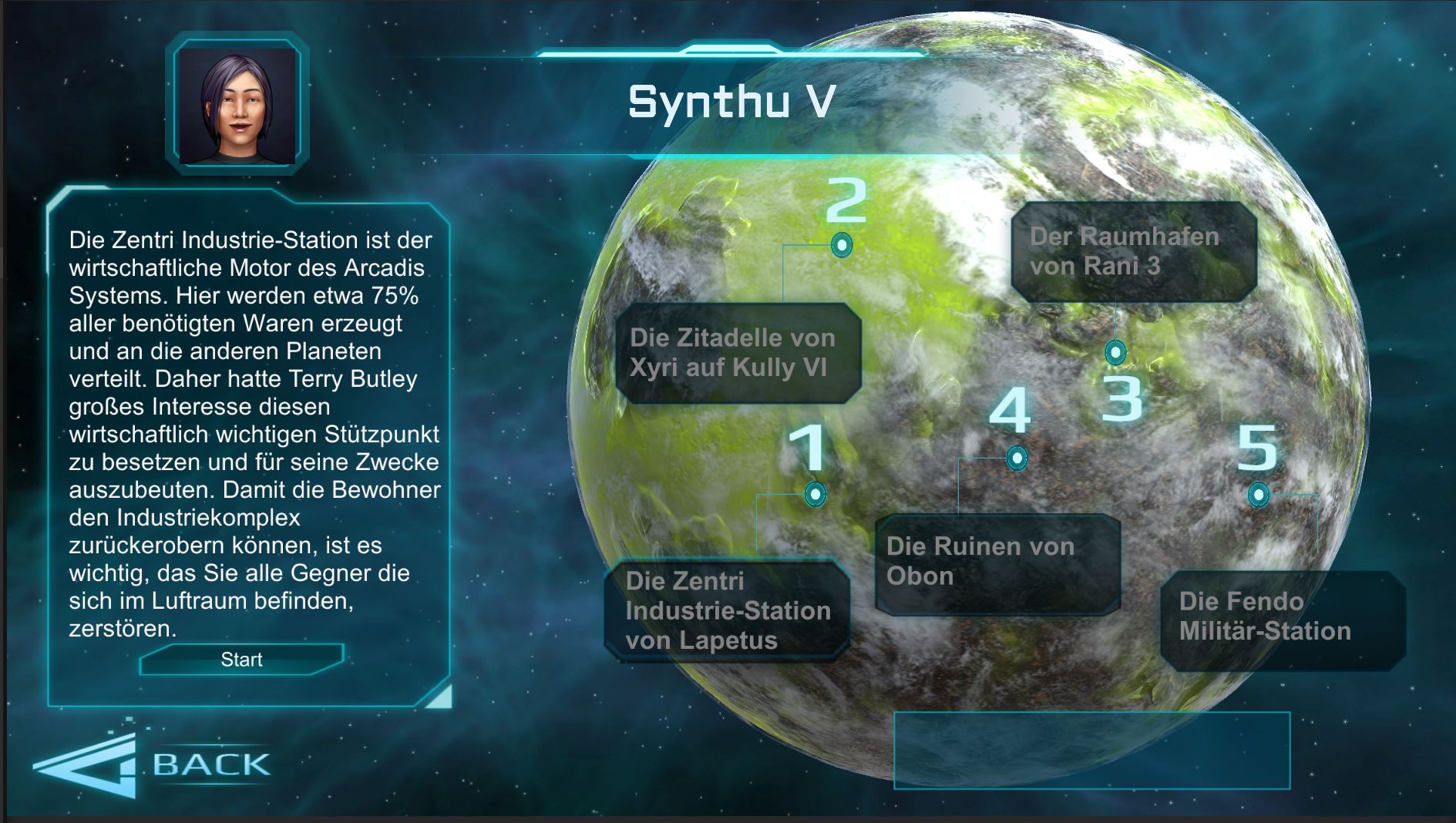Click the mission 1 map marker
1456x823 pixels.
(x=815, y=494)
